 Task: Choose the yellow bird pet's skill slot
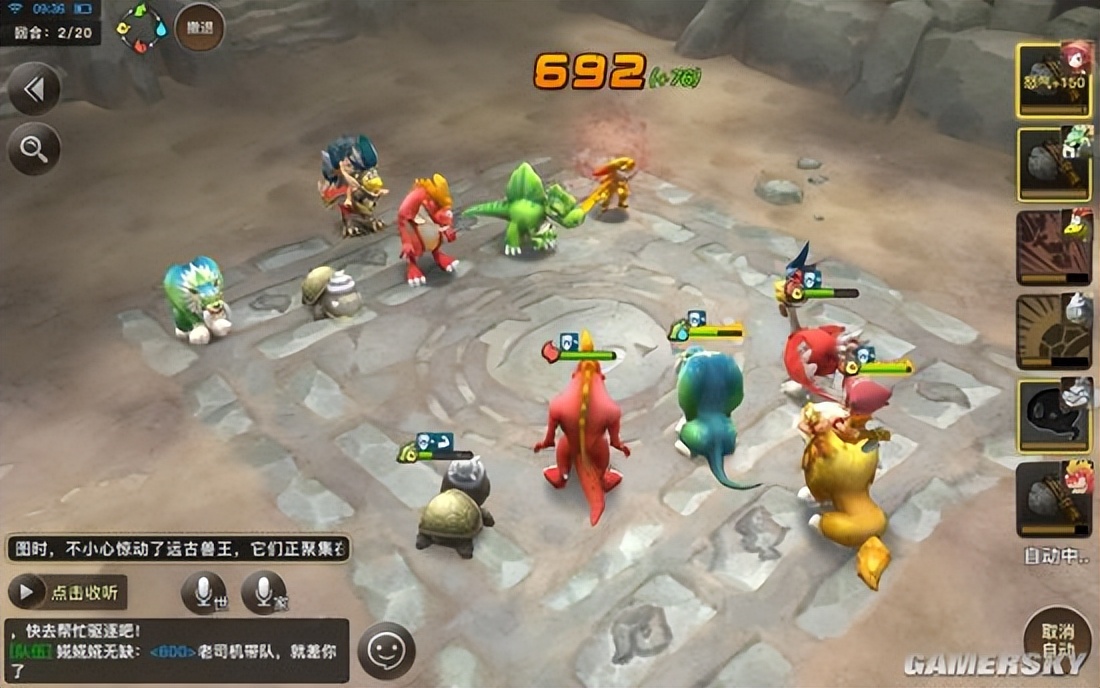coord(1054,248)
